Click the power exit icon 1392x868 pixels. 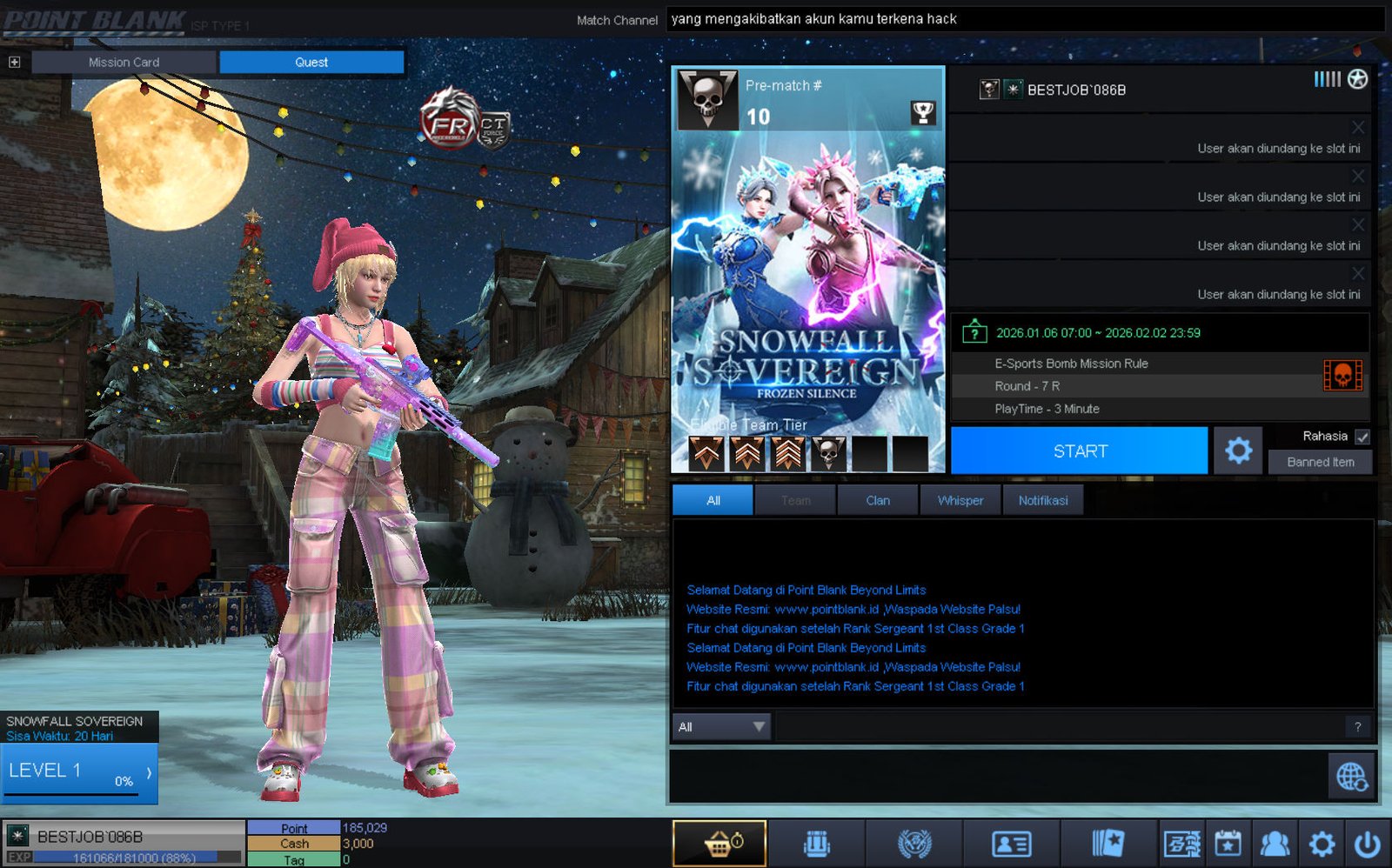point(1368,843)
